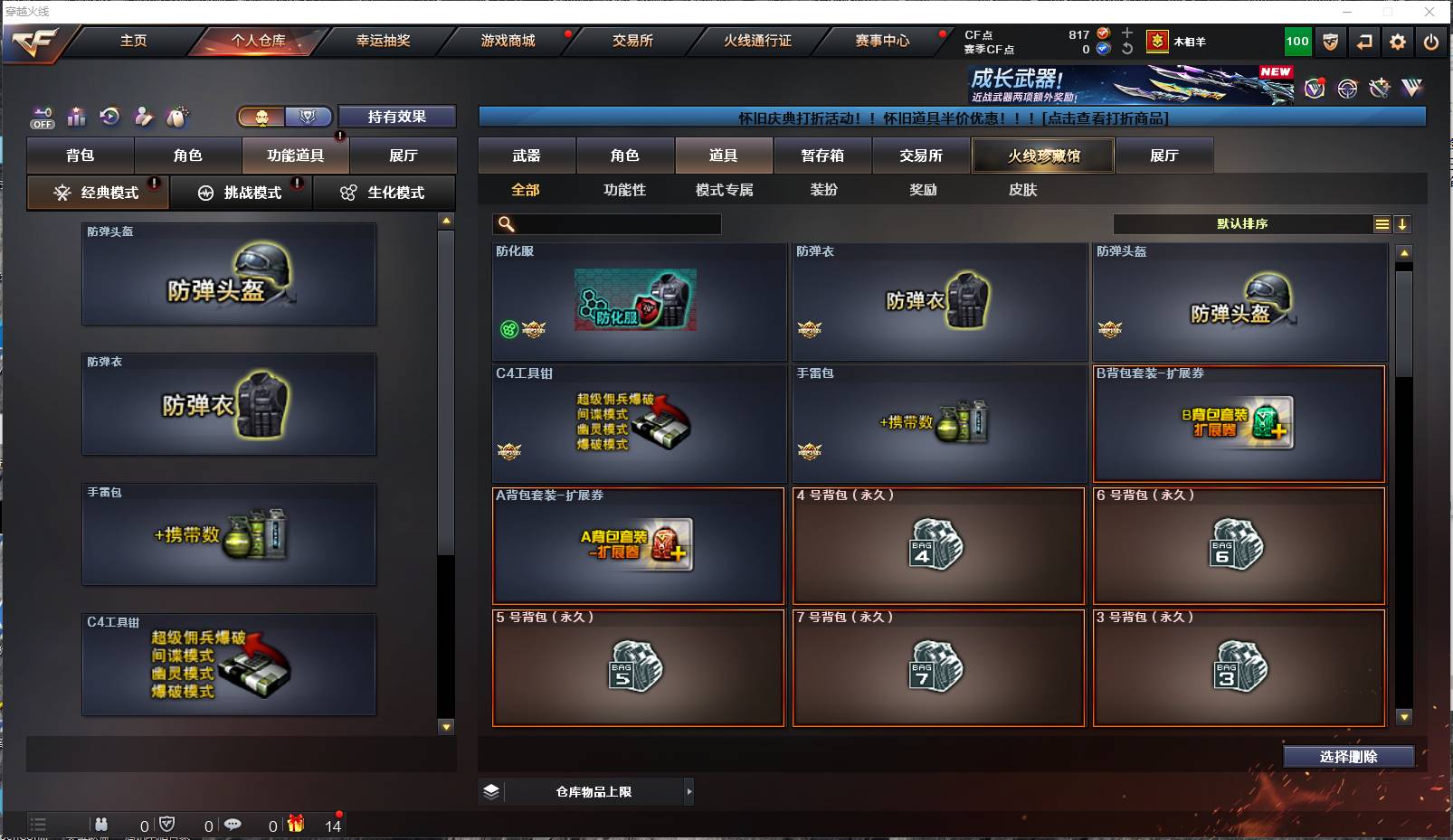Screen dimensions: 1453x840
Task: Toggle the OFF key switch
Action: (x=42, y=118)
